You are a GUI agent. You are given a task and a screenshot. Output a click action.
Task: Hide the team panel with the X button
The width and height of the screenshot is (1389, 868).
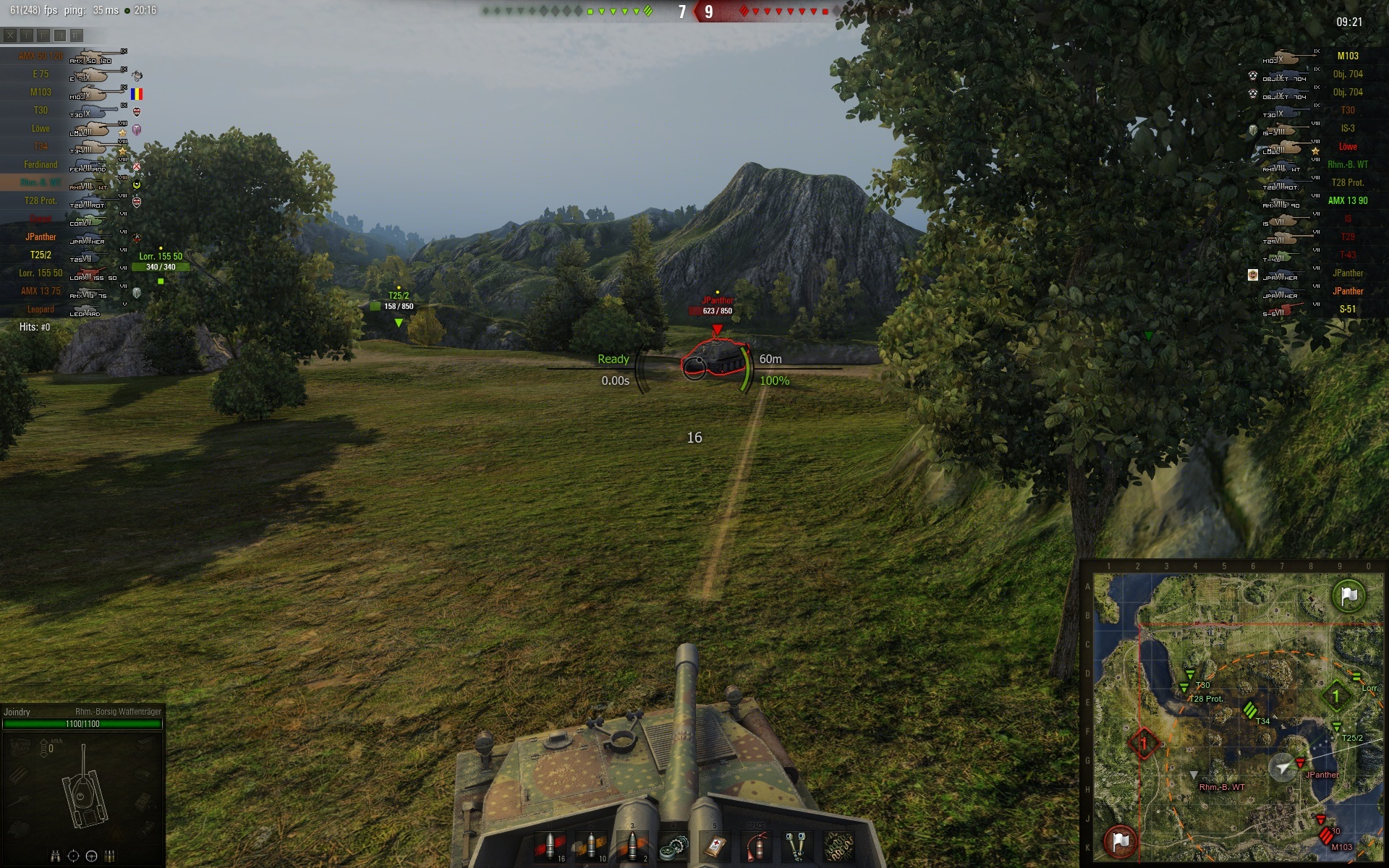coord(10,35)
